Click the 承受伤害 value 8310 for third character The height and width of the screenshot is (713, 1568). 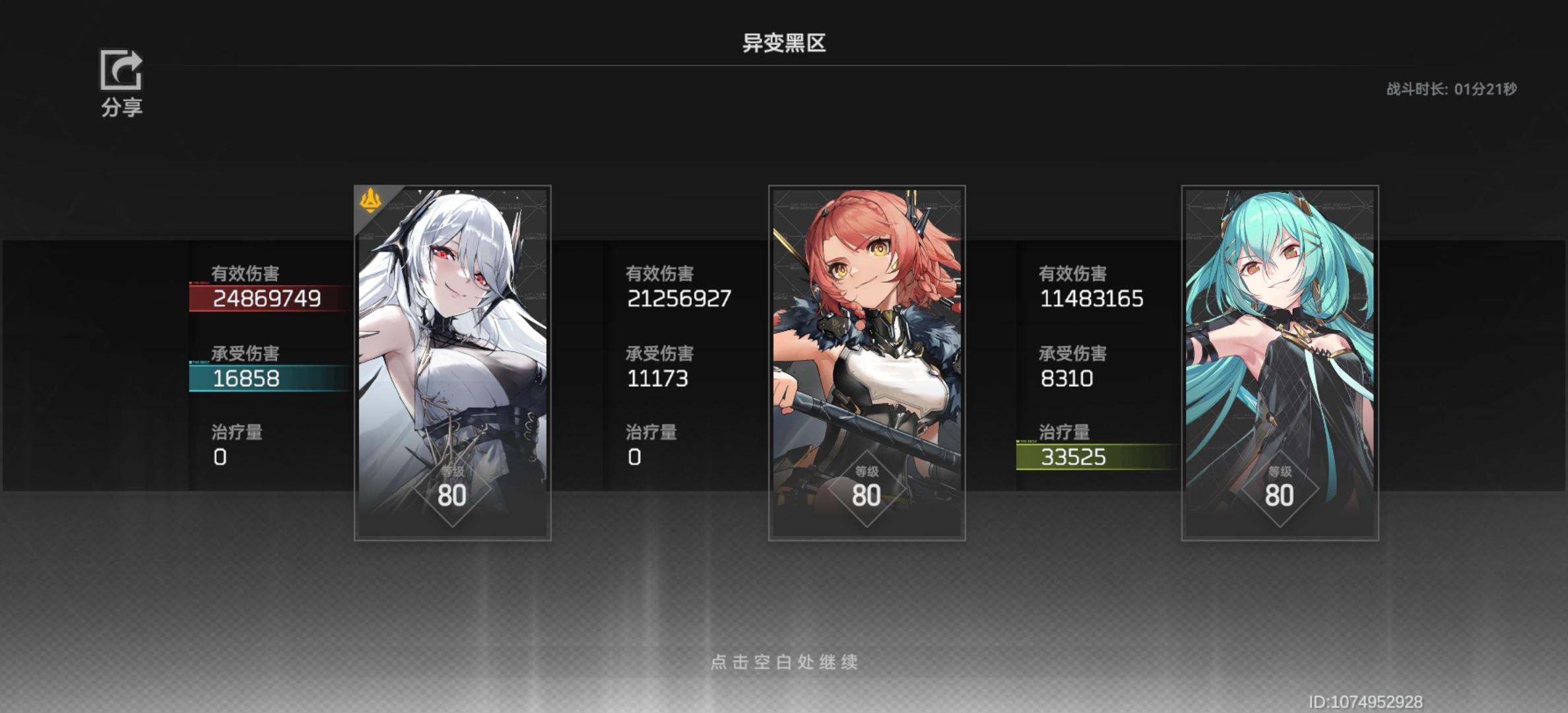tap(1065, 380)
